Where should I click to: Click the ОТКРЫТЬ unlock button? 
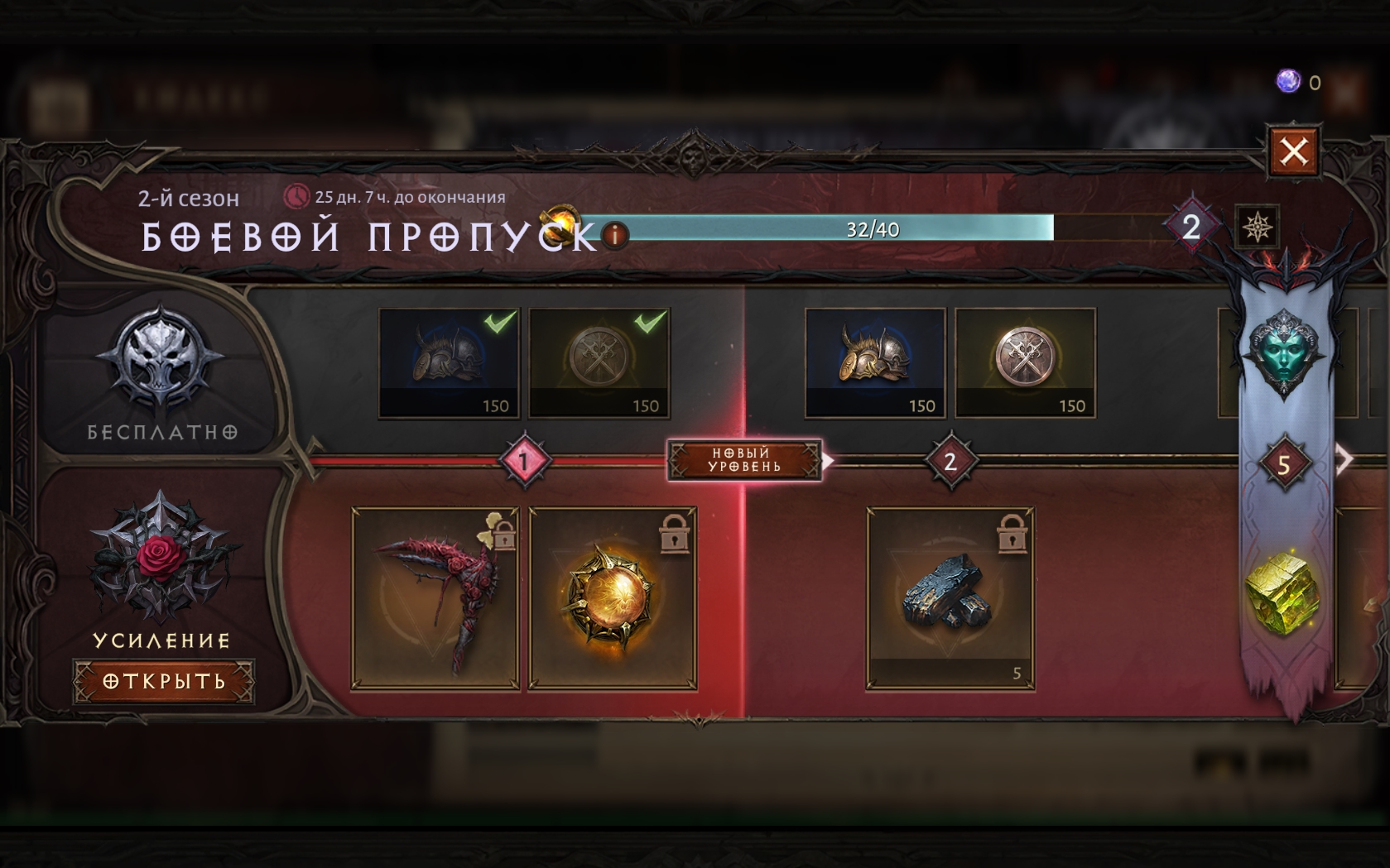(163, 681)
